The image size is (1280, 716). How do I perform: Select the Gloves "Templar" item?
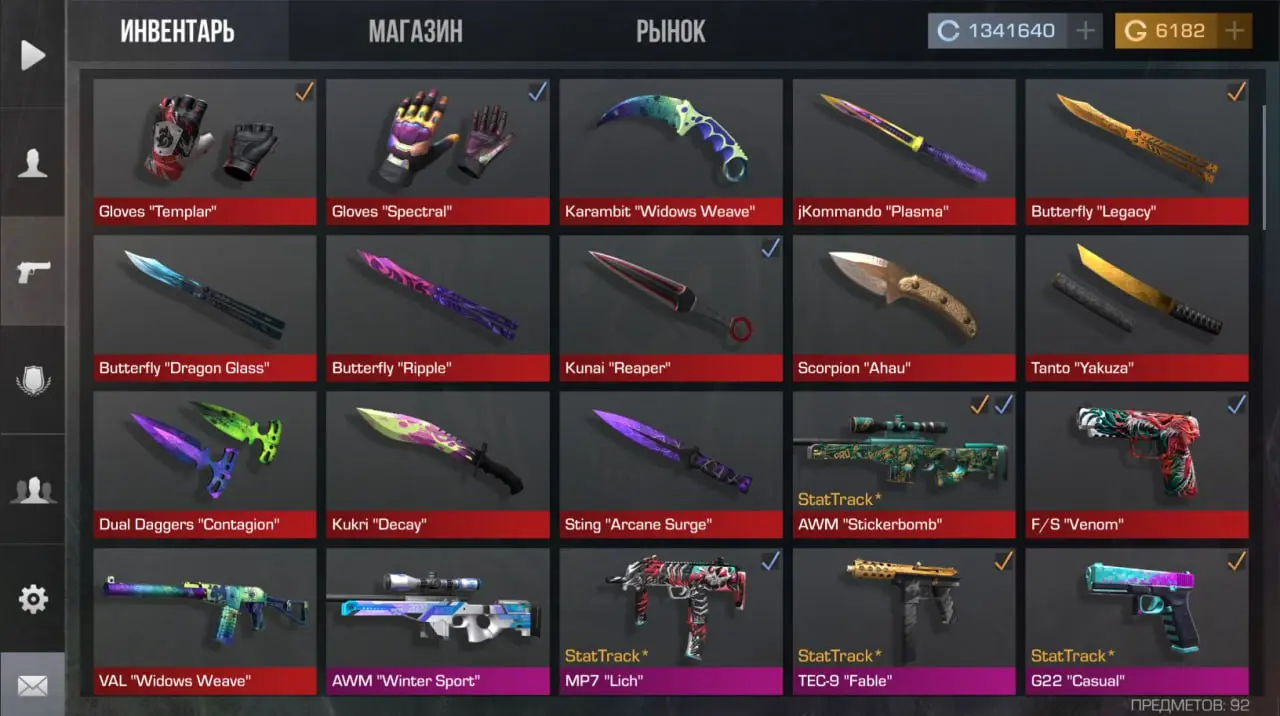[x=205, y=152]
